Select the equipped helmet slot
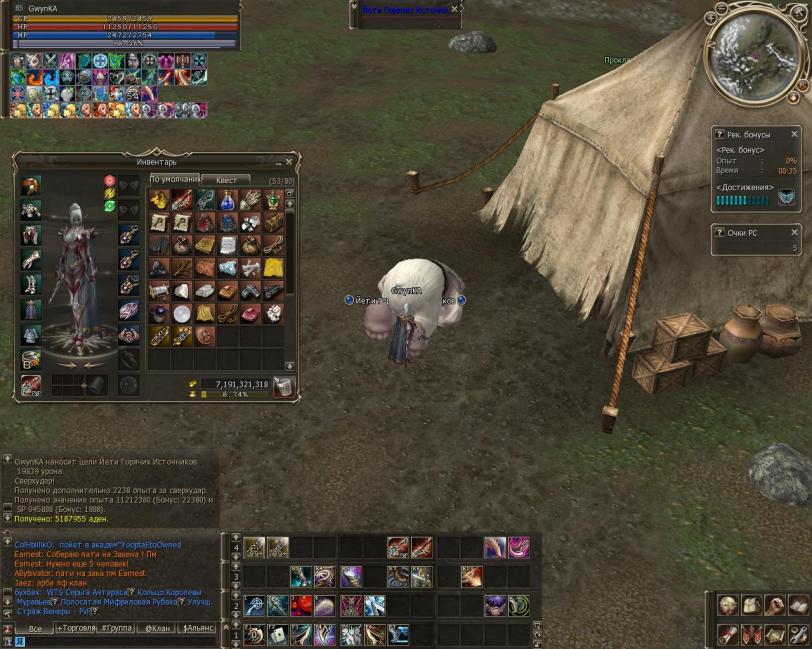This screenshot has height=649, width=812. [31, 185]
